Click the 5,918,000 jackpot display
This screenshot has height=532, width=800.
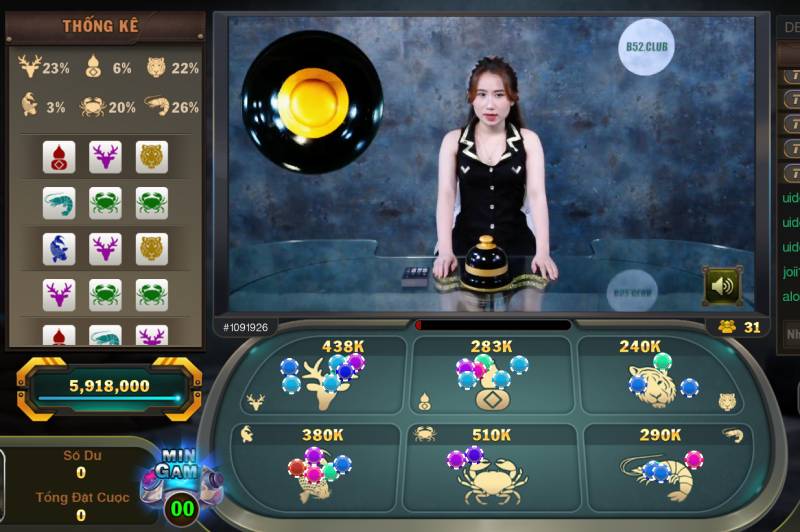[109, 386]
